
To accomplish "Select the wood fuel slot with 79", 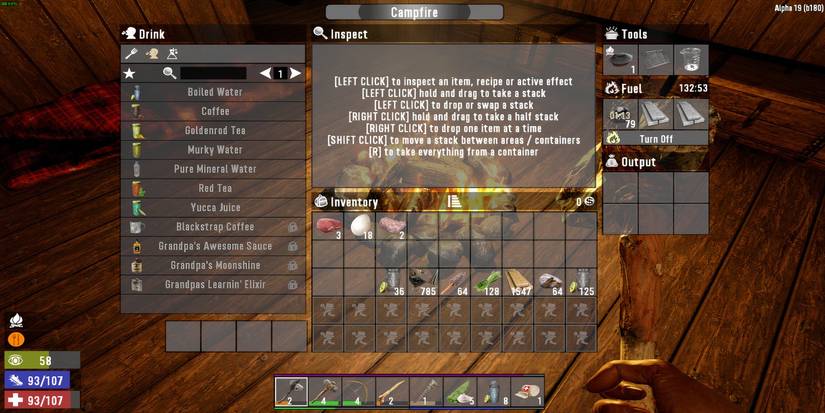I will [621, 113].
